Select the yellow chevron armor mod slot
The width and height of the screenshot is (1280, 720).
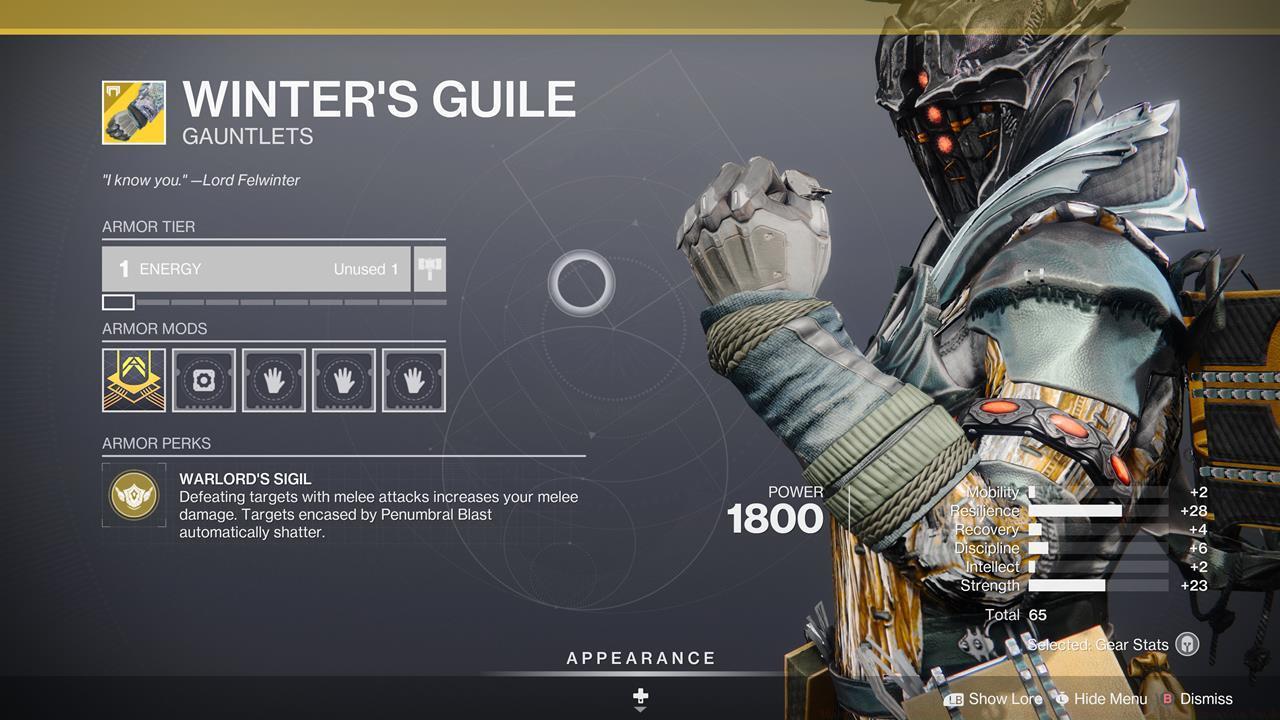[x=134, y=380]
